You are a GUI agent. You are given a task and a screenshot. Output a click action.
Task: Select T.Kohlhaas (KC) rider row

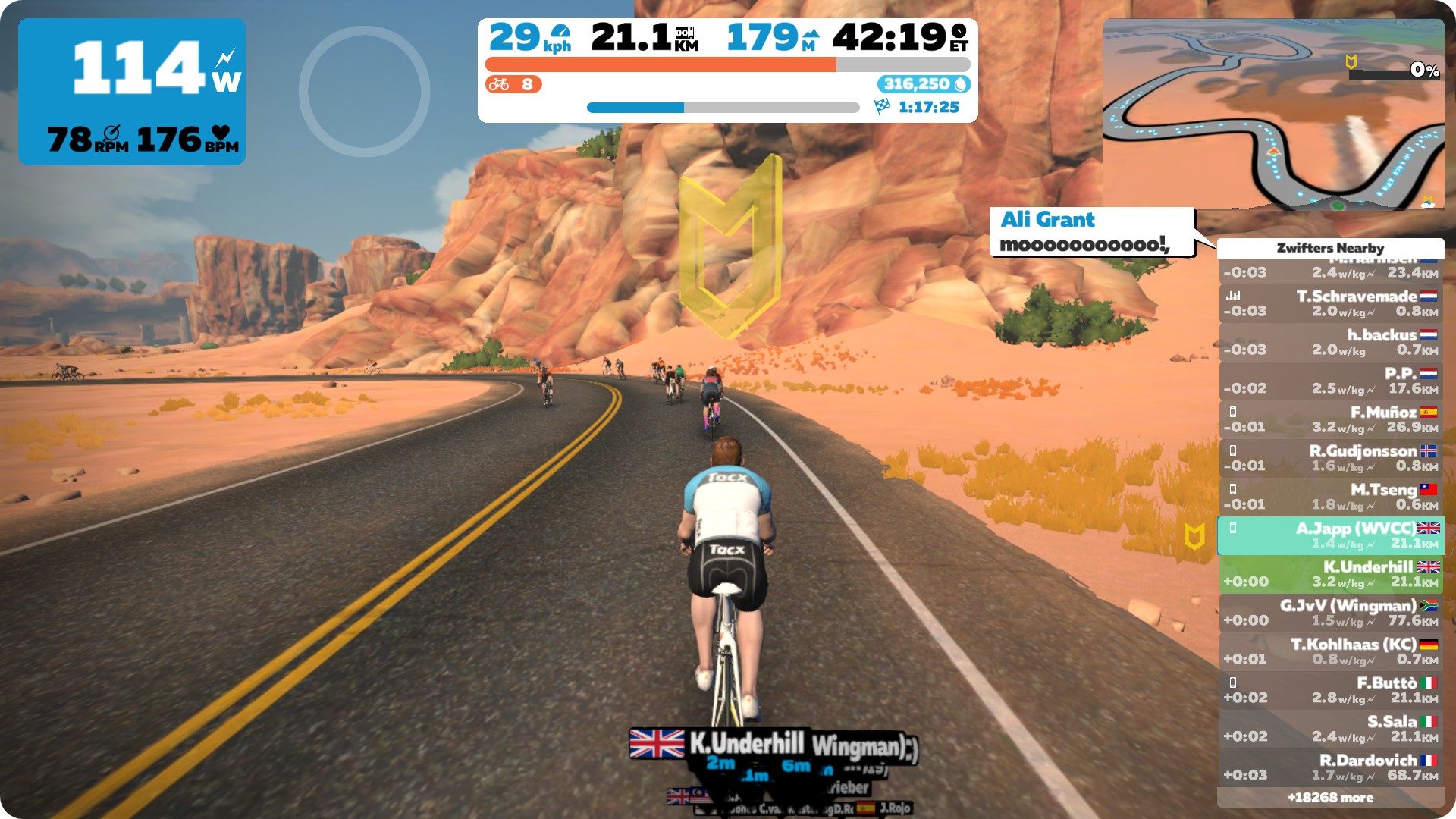click(1331, 651)
